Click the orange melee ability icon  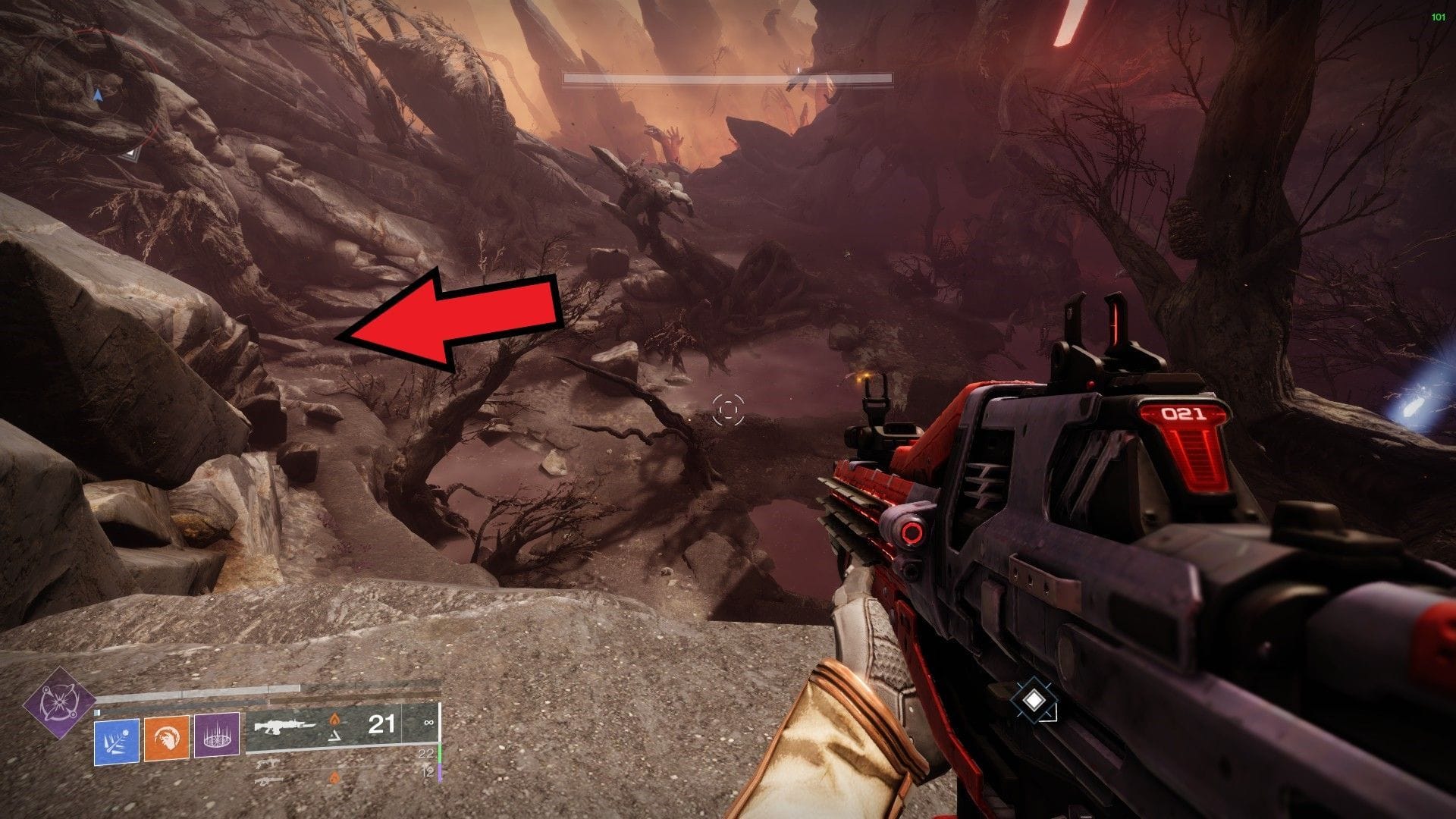click(x=166, y=738)
